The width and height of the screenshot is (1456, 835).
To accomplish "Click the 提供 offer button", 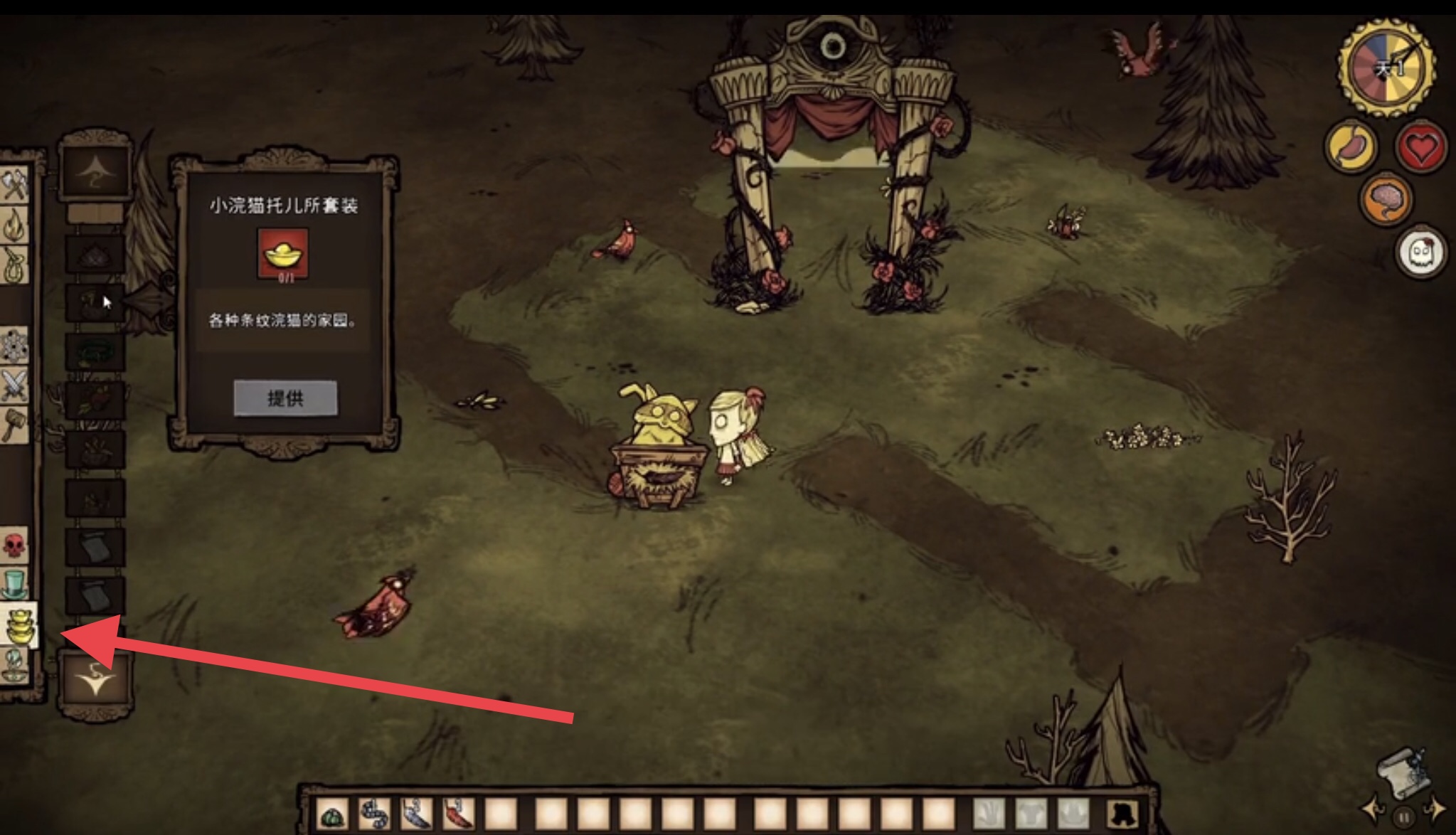I will tap(285, 398).
